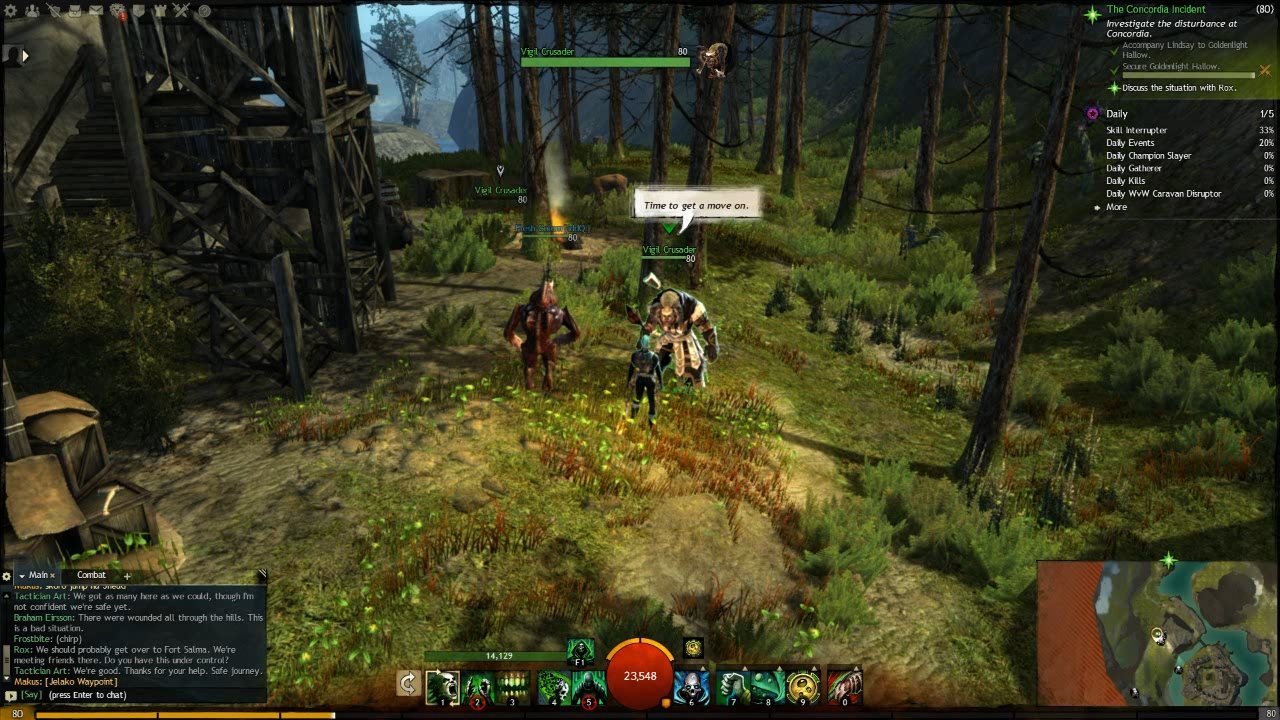The image size is (1280, 720).
Task: Open the Black Lion Trading Company lion icon
Action: [x=118, y=11]
